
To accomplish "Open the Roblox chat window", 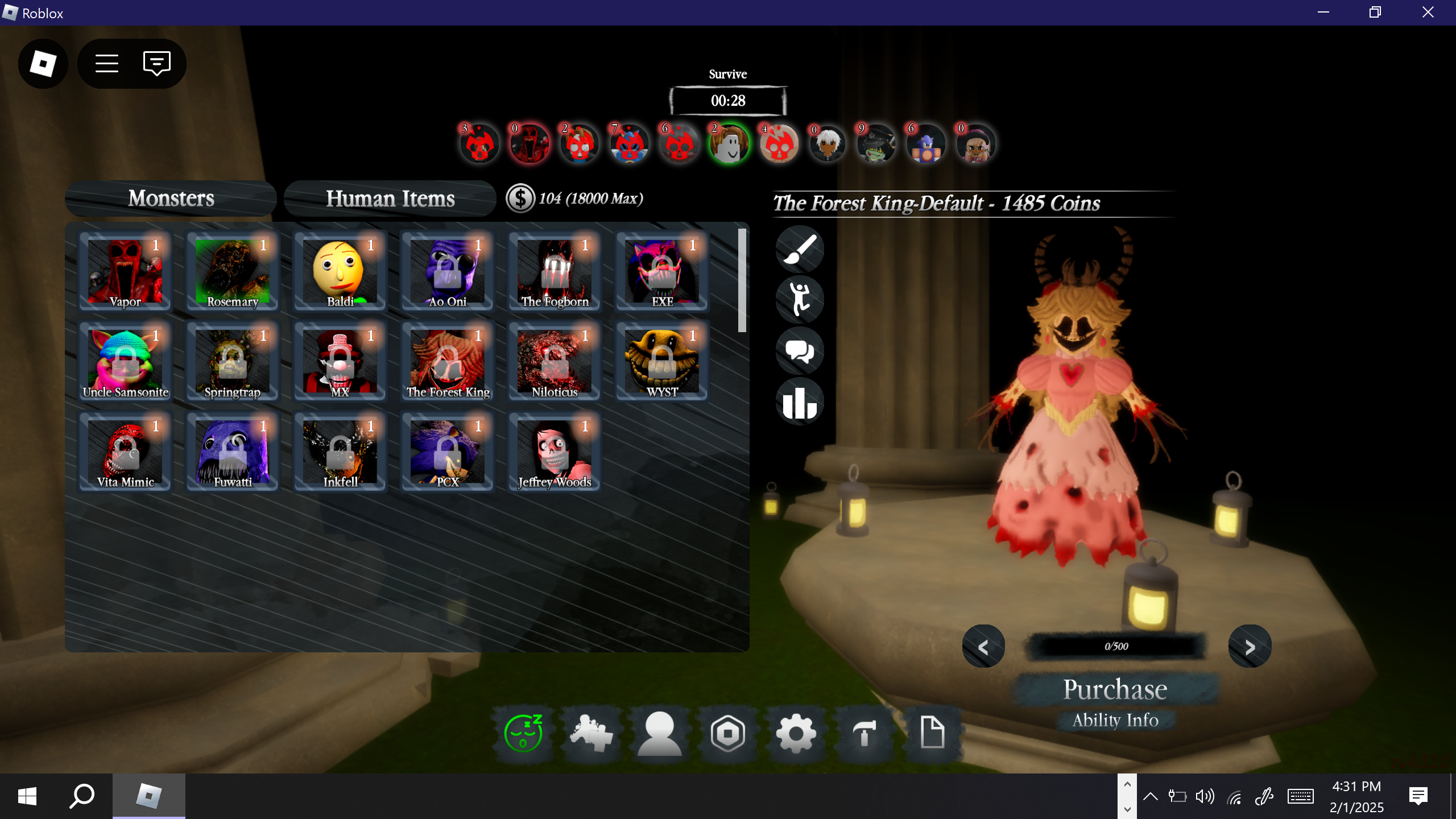I will [x=157, y=63].
